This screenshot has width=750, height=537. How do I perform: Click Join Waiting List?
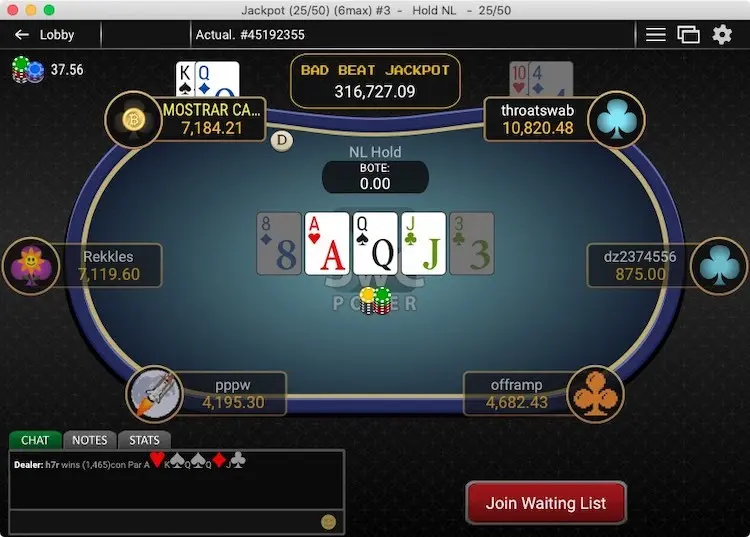(545, 503)
